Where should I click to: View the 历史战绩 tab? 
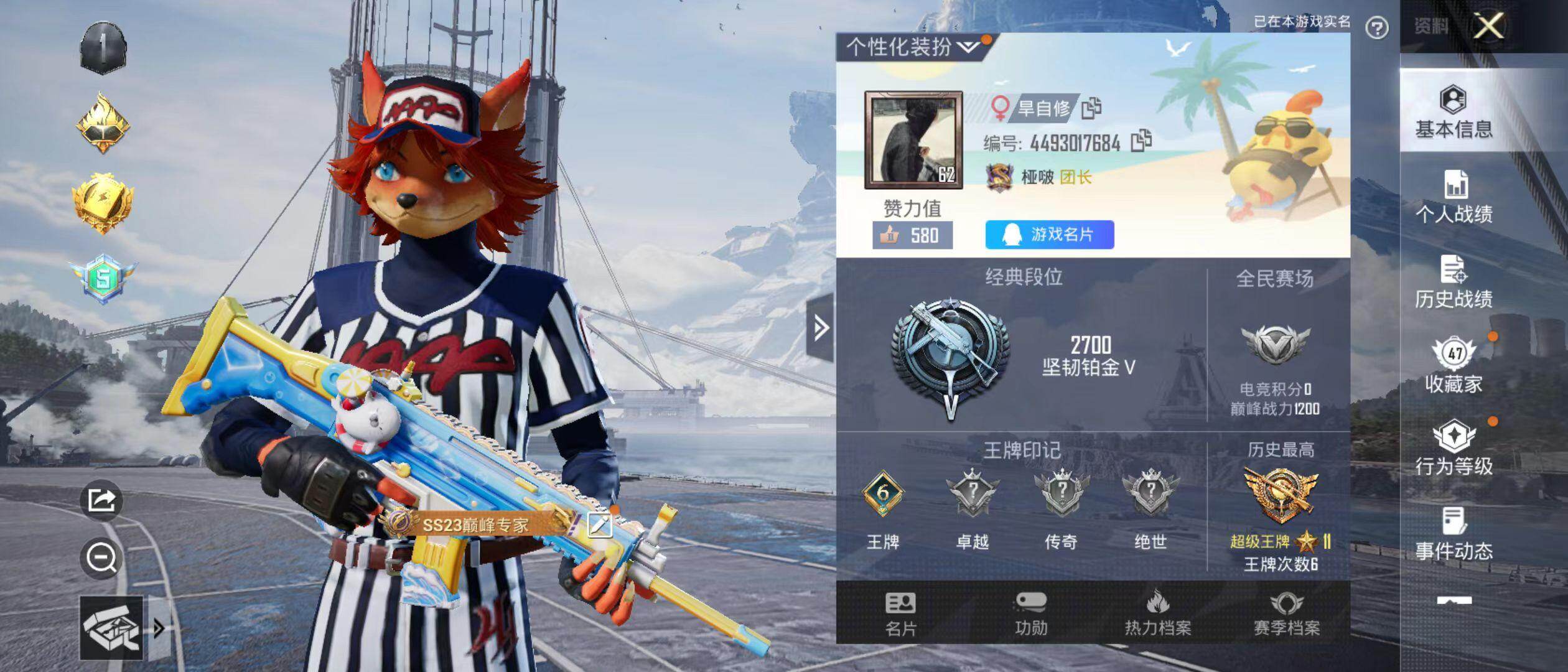[x=1454, y=282]
